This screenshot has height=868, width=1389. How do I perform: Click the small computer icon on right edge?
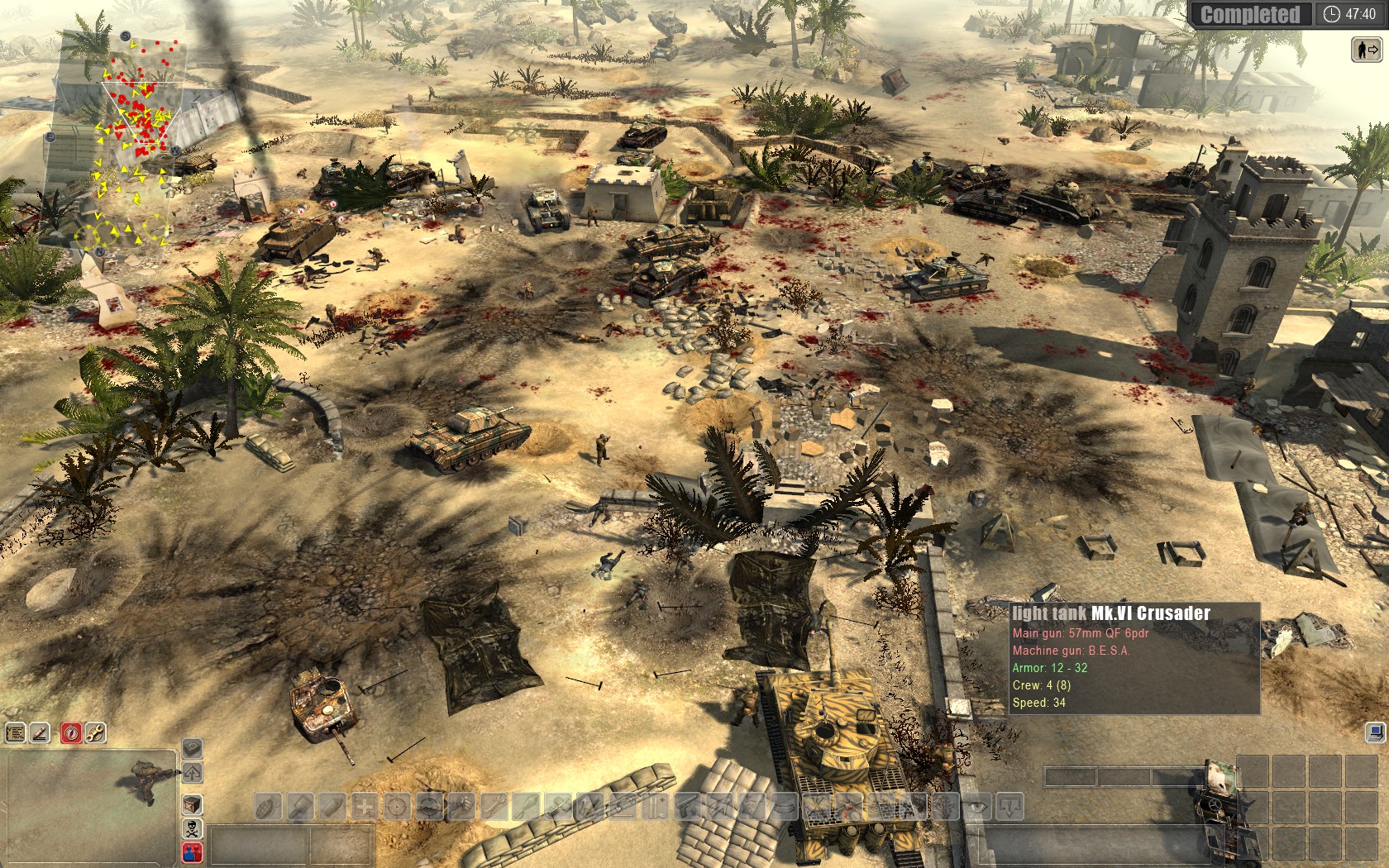point(1373,732)
